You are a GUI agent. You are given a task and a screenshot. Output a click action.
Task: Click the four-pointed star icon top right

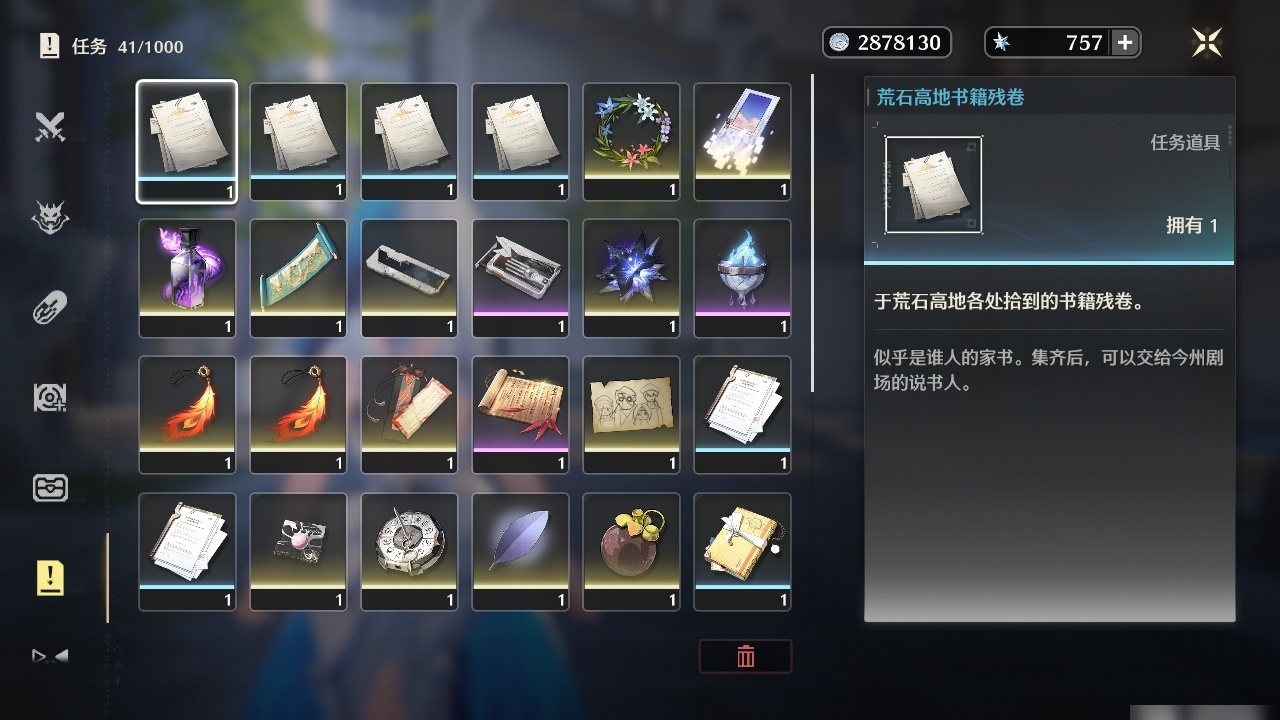click(1207, 42)
